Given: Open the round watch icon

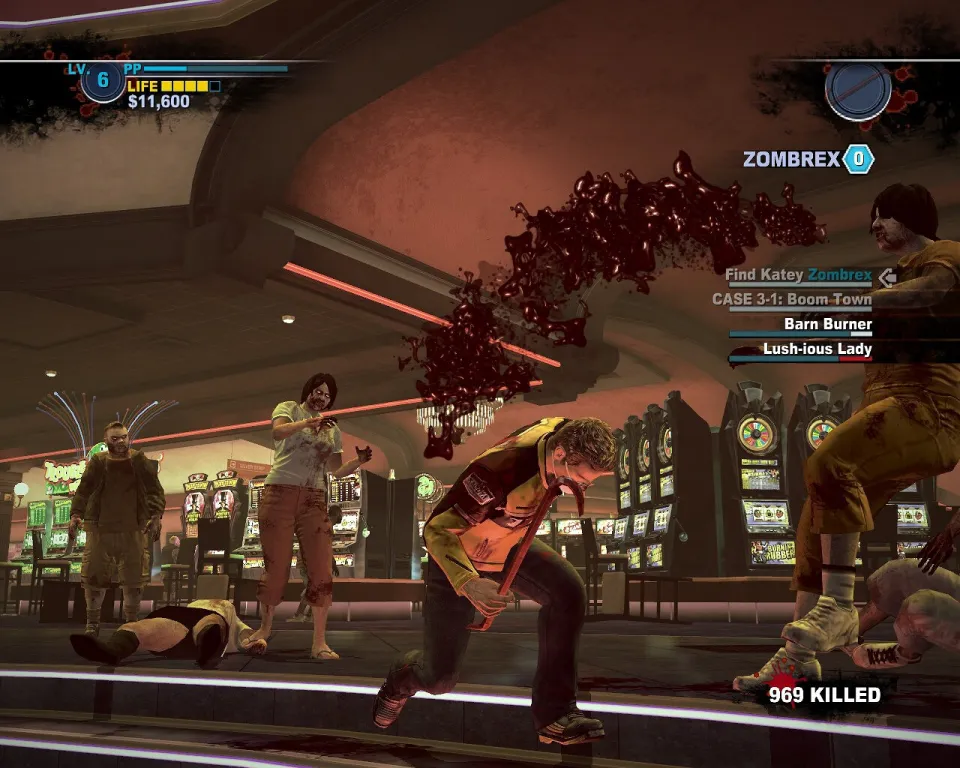Looking at the screenshot, I should (858, 90).
